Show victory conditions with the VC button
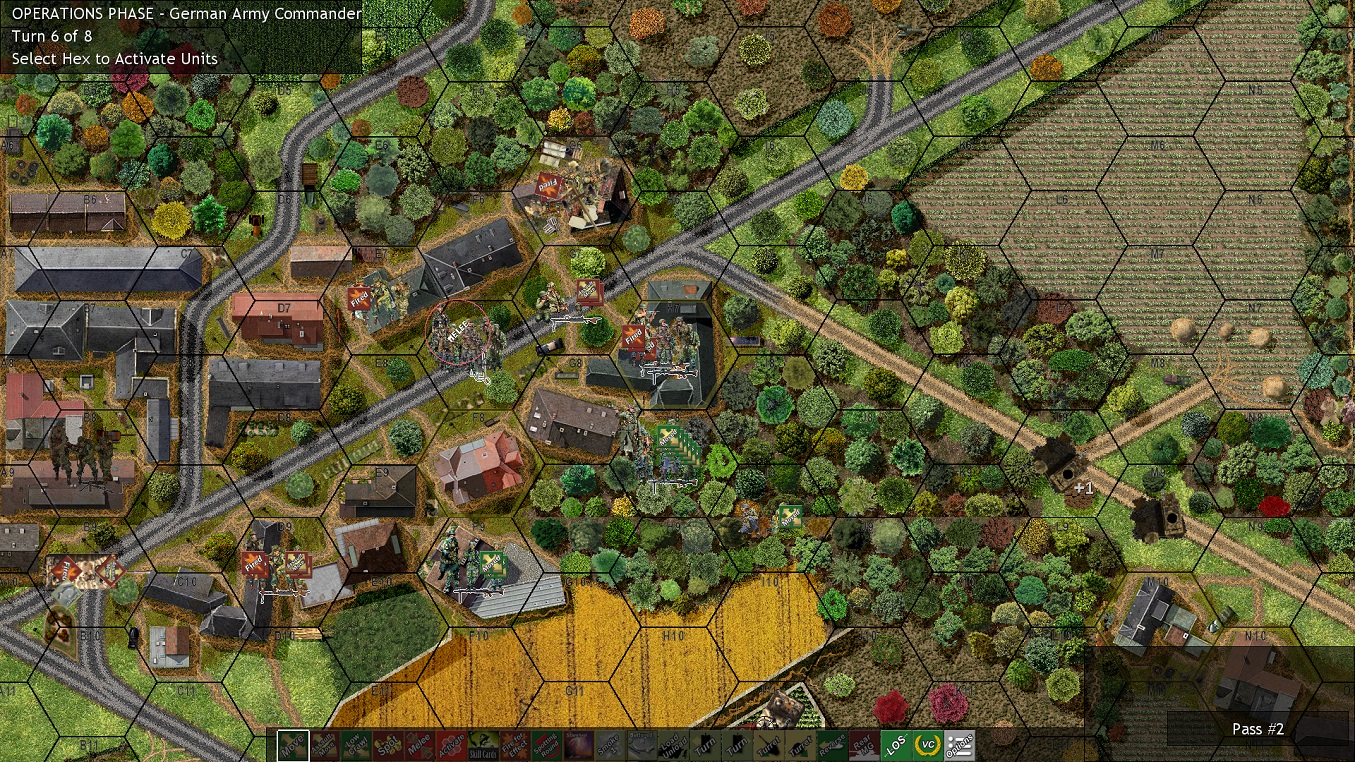The width and height of the screenshot is (1355, 762). tap(927, 746)
